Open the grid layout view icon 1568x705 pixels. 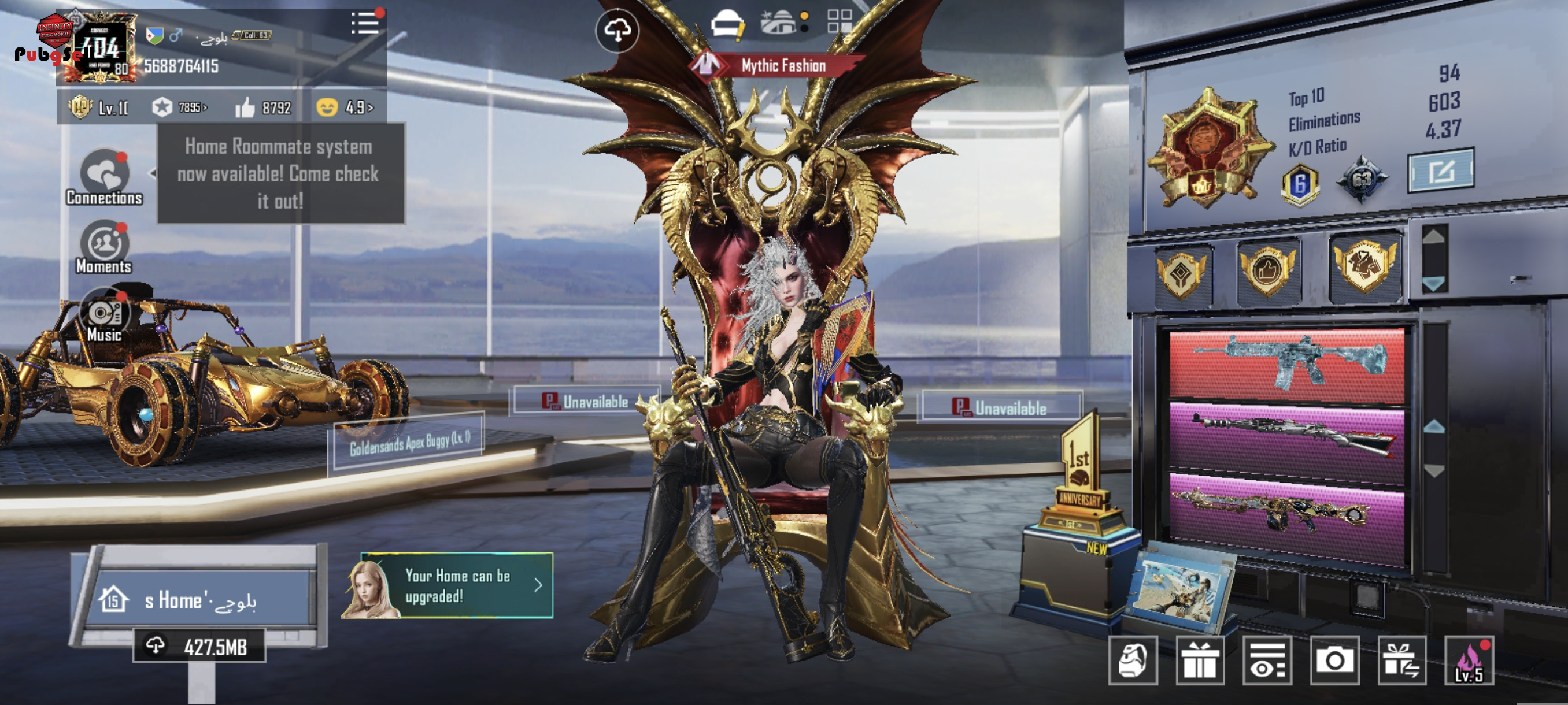840,21
